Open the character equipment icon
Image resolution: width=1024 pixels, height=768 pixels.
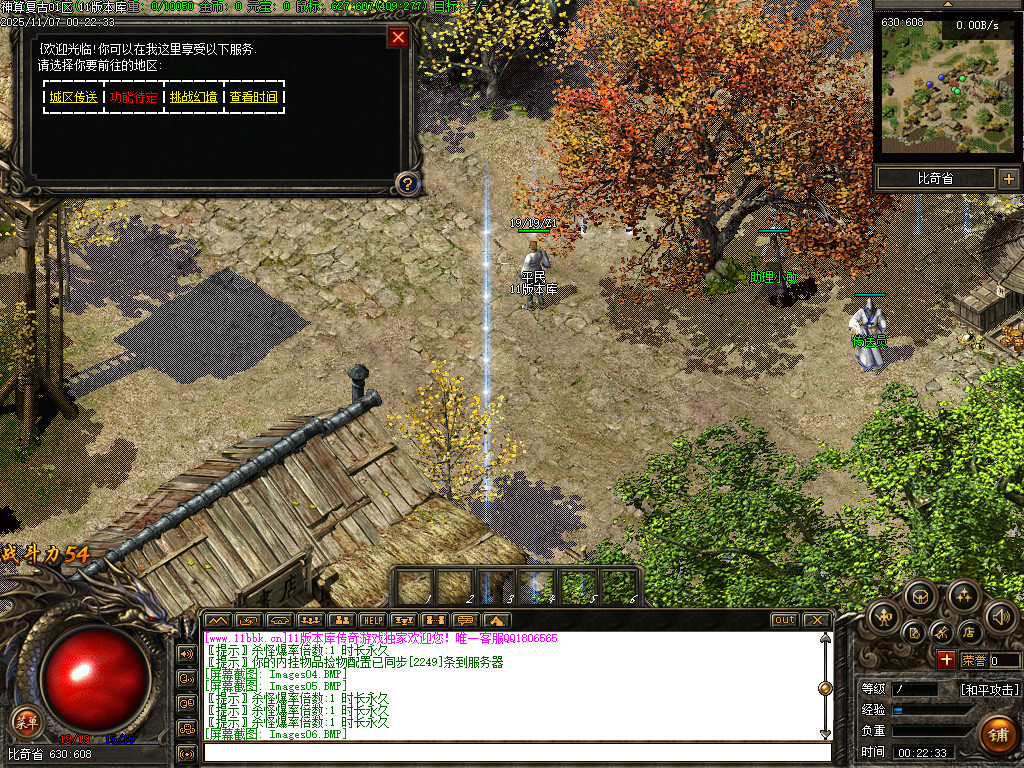(884, 615)
